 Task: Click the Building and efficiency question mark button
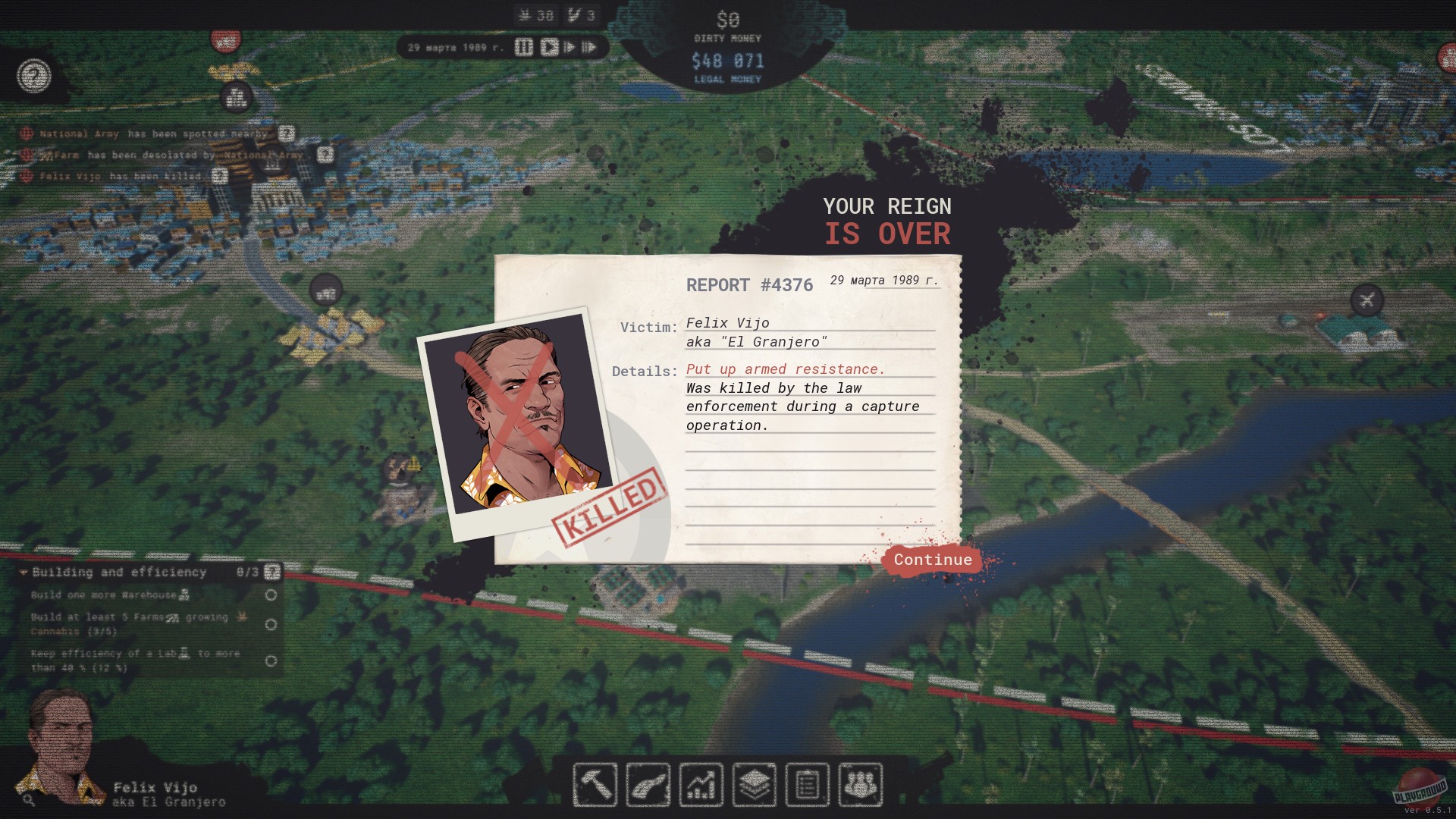[x=271, y=573]
